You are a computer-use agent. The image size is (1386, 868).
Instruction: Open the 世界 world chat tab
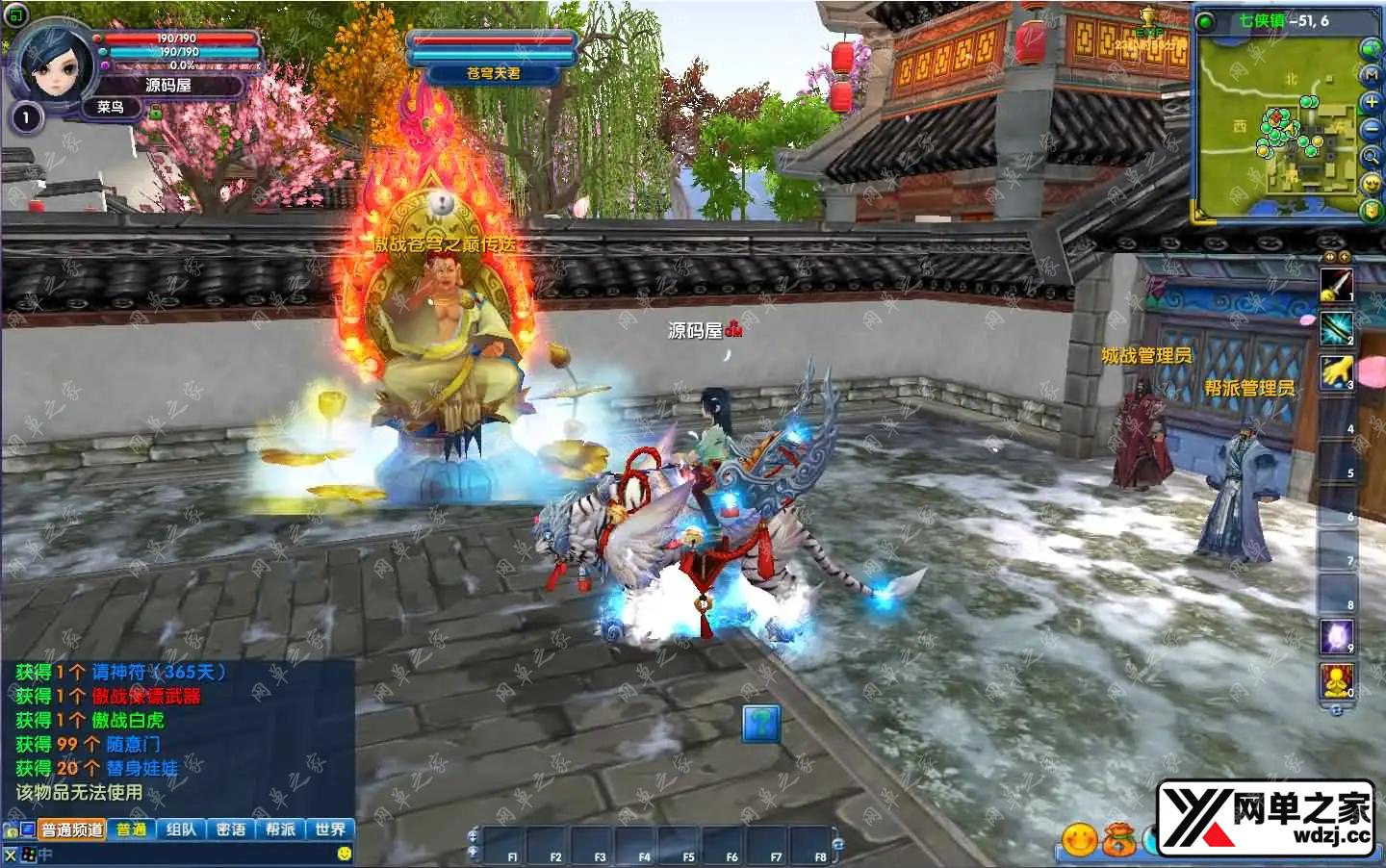(330, 830)
